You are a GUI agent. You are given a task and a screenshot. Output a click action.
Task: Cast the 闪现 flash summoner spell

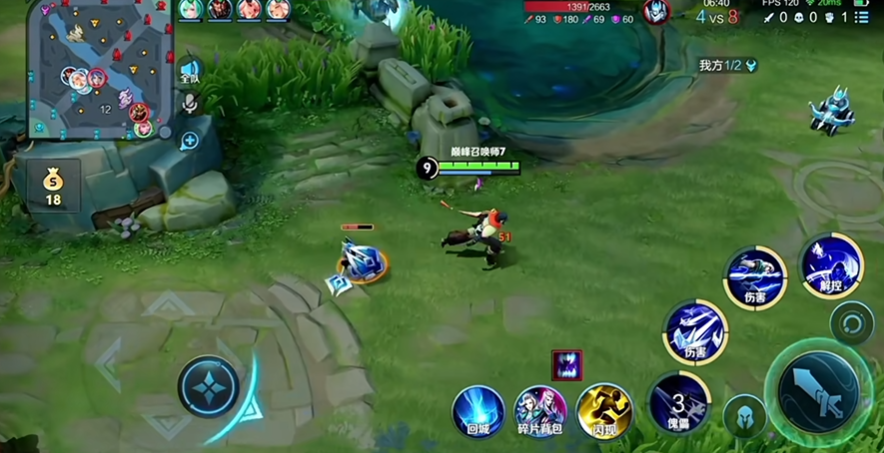[x=604, y=412]
